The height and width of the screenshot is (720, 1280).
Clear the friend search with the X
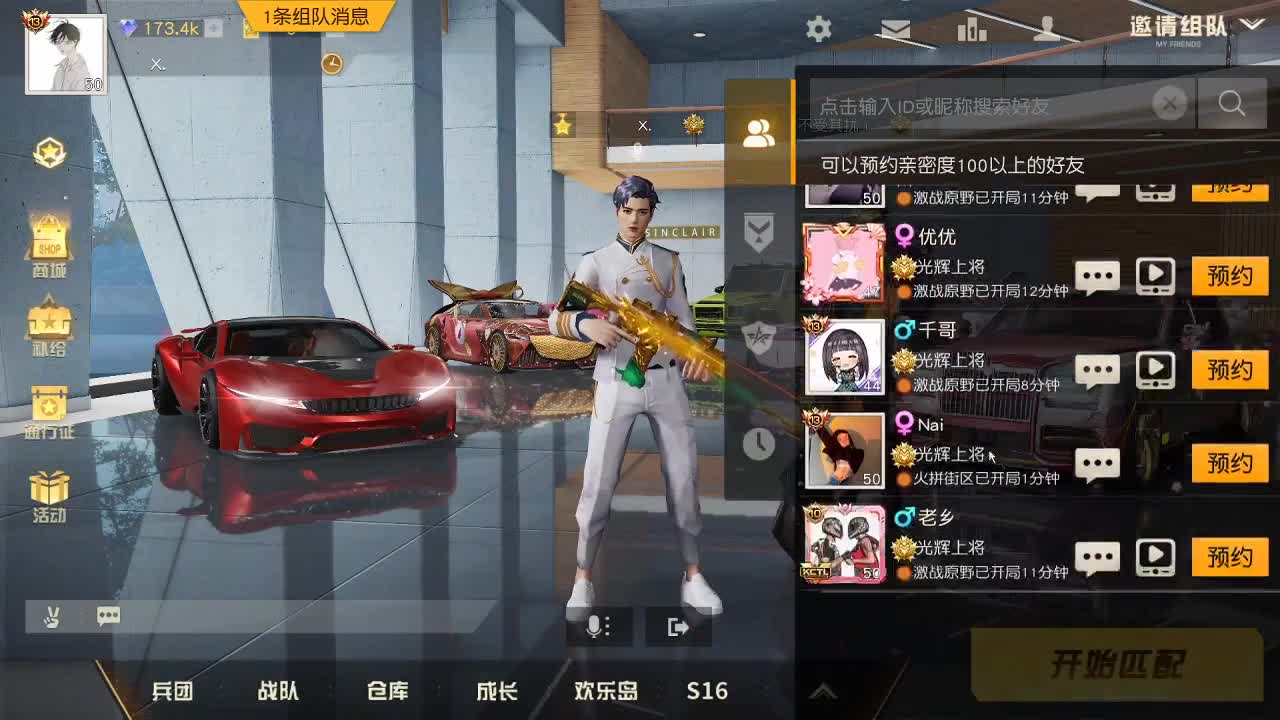(x=1169, y=103)
